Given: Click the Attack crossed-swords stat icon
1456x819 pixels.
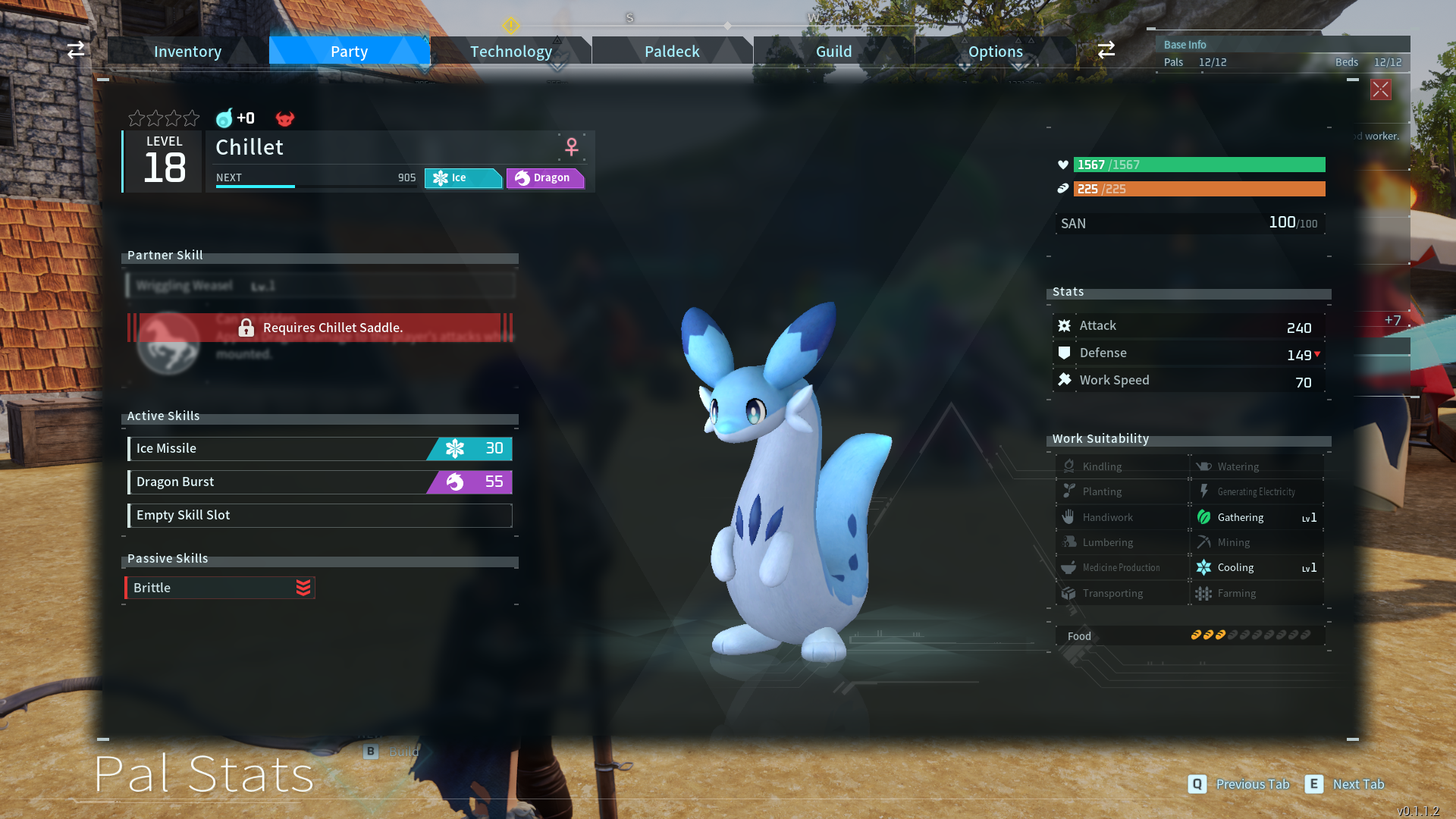Looking at the screenshot, I should pyautogui.click(x=1065, y=325).
